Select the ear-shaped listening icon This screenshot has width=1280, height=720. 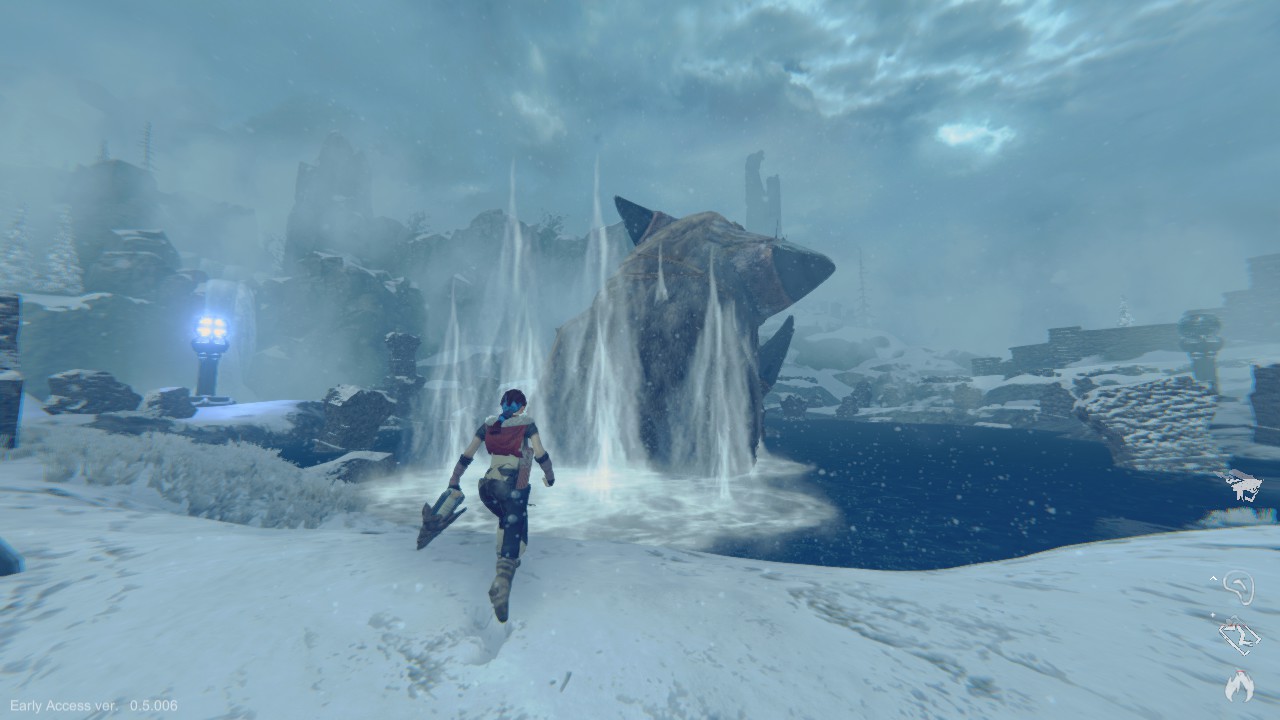pyautogui.click(x=1239, y=587)
